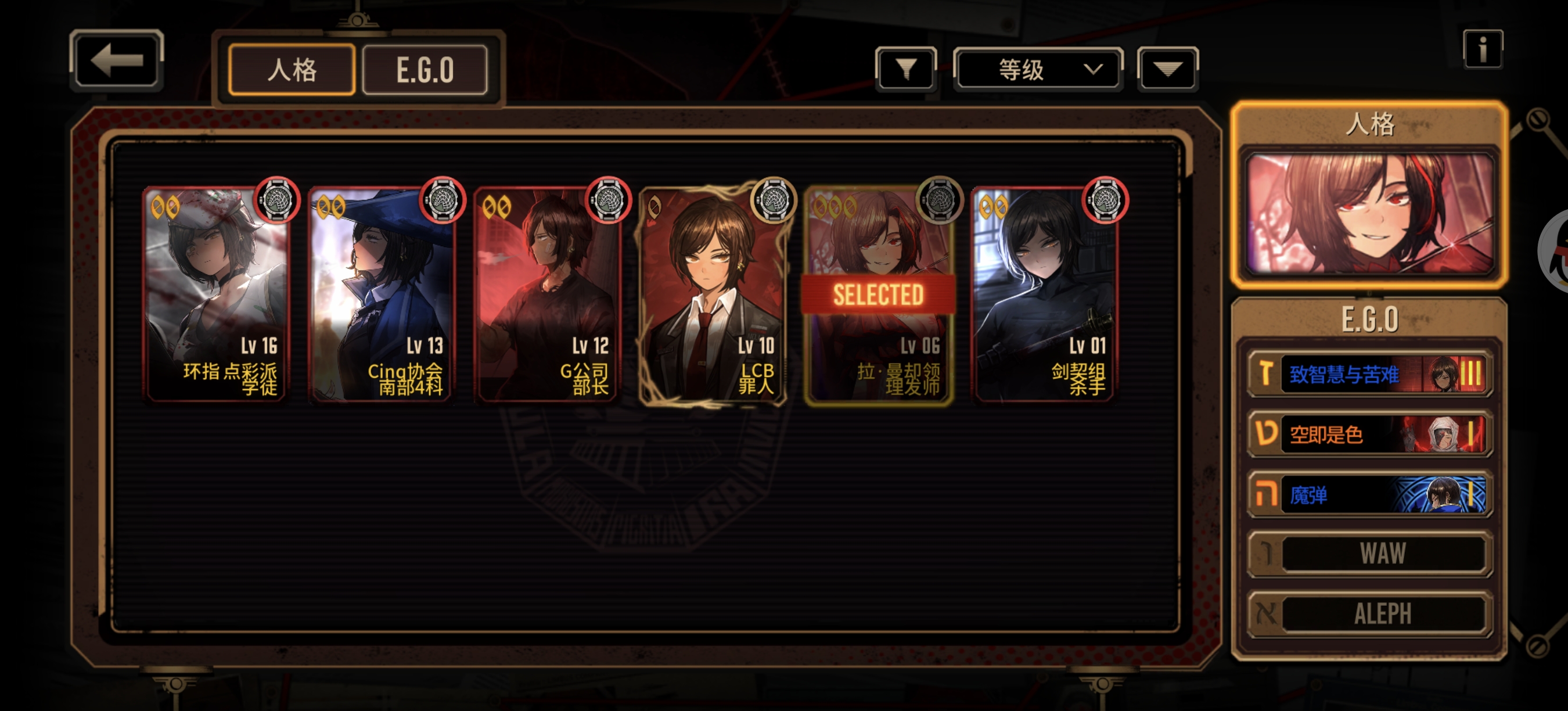Select the 致智慧与苦难 E.G.O slot
Image resolution: width=1568 pixels, height=711 pixels.
click(1369, 374)
